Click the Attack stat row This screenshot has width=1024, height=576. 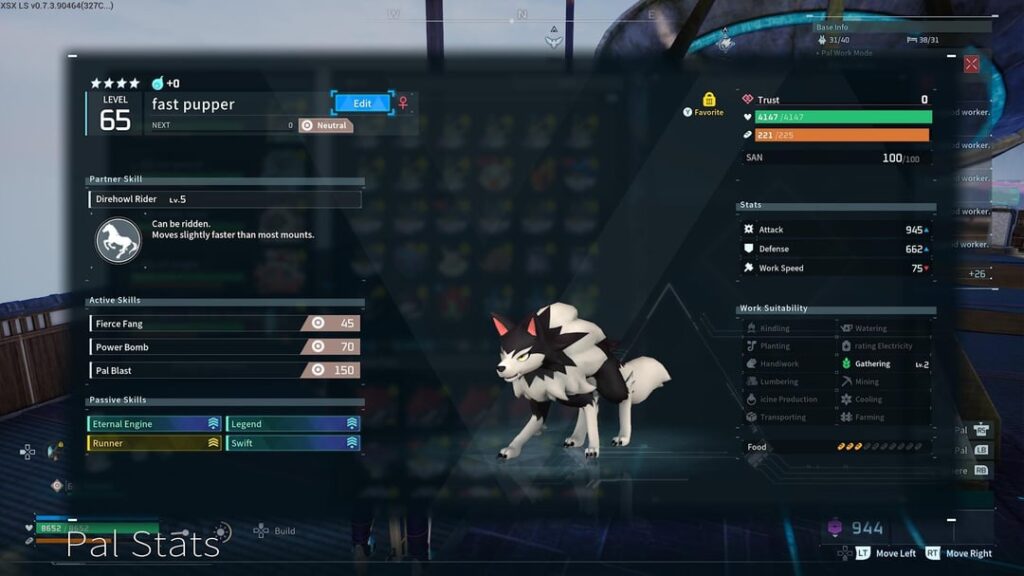pyautogui.click(x=836, y=230)
